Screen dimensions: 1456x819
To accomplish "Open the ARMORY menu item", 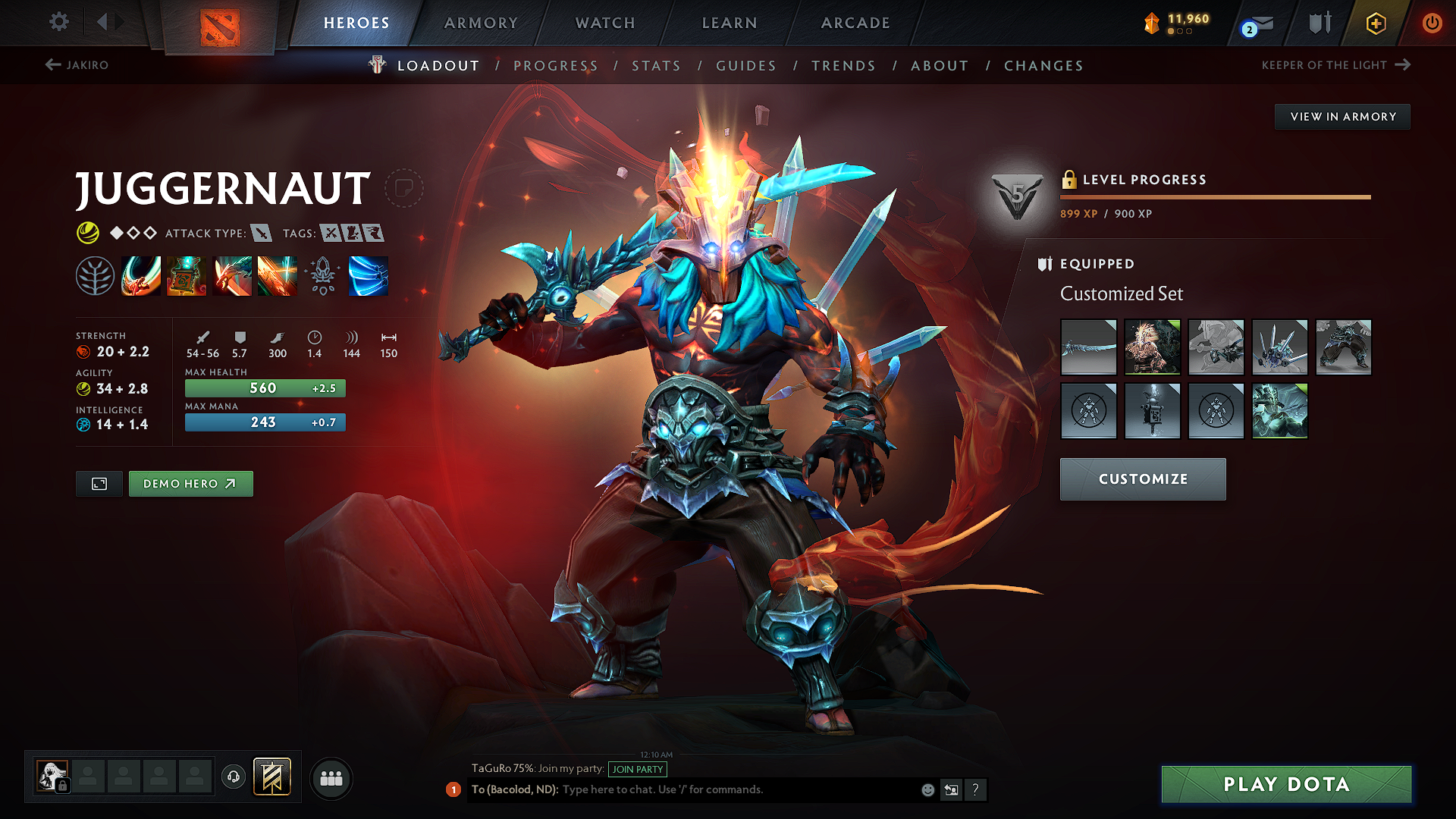I will 481,23.
